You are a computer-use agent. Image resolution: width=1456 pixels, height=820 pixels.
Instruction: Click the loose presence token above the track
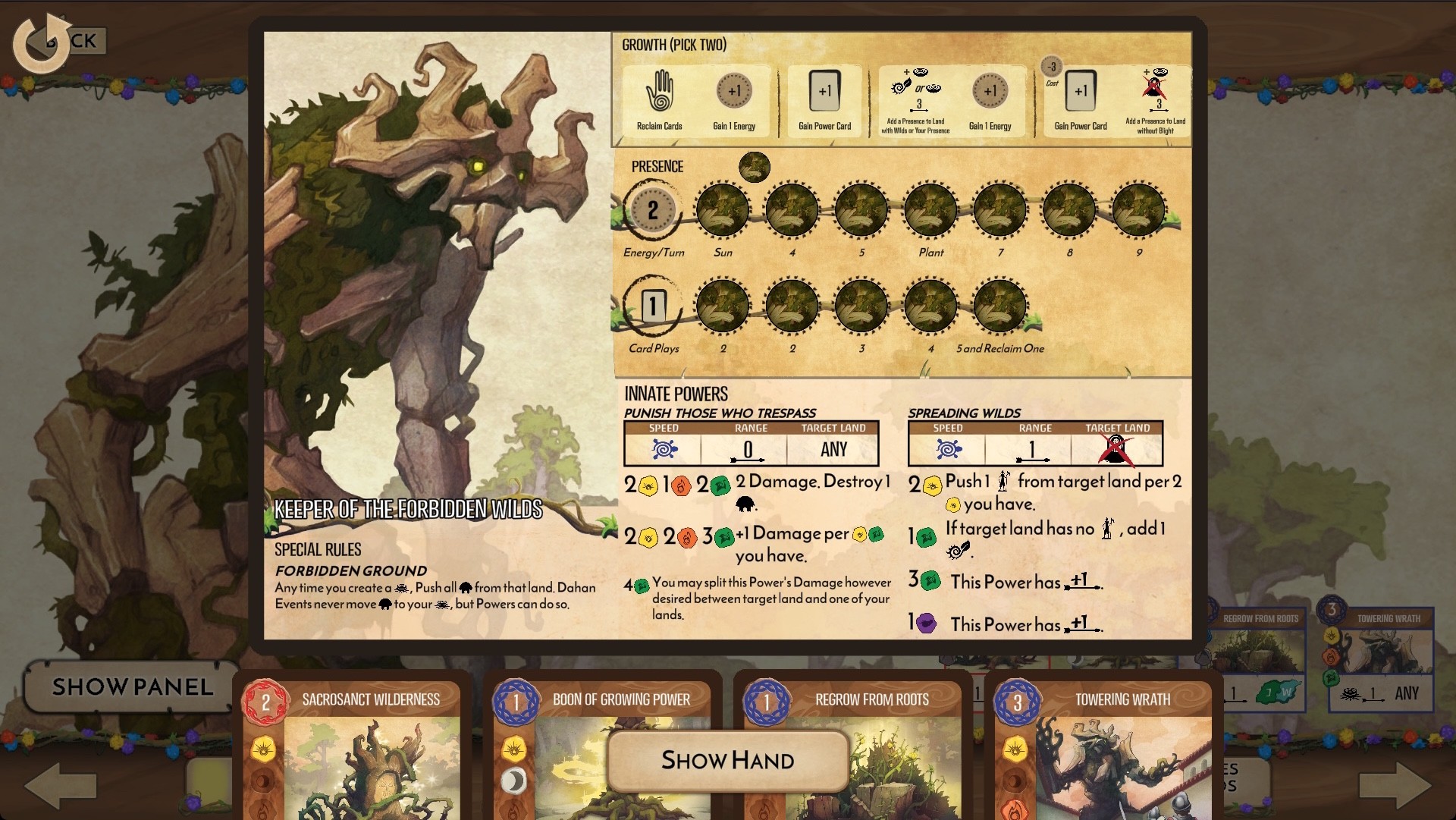click(755, 168)
